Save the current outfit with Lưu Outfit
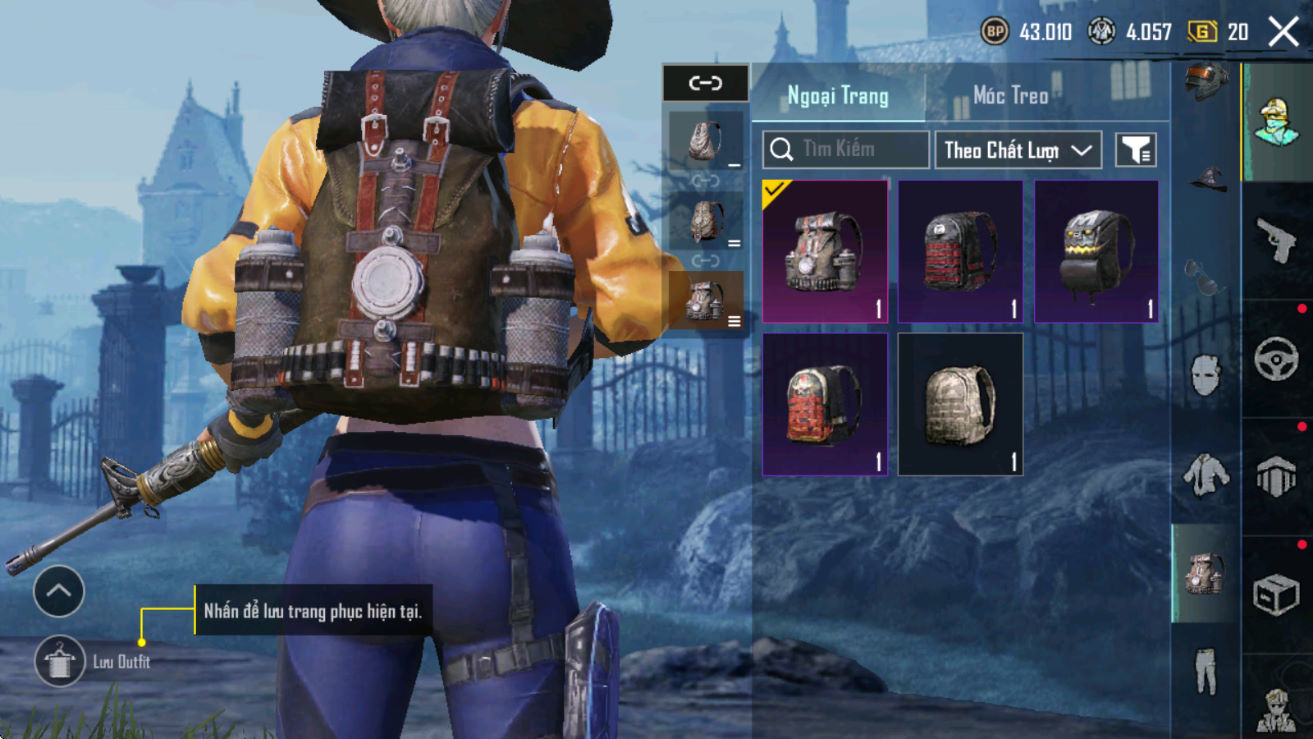This screenshot has width=1313, height=739. coord(59,661)
